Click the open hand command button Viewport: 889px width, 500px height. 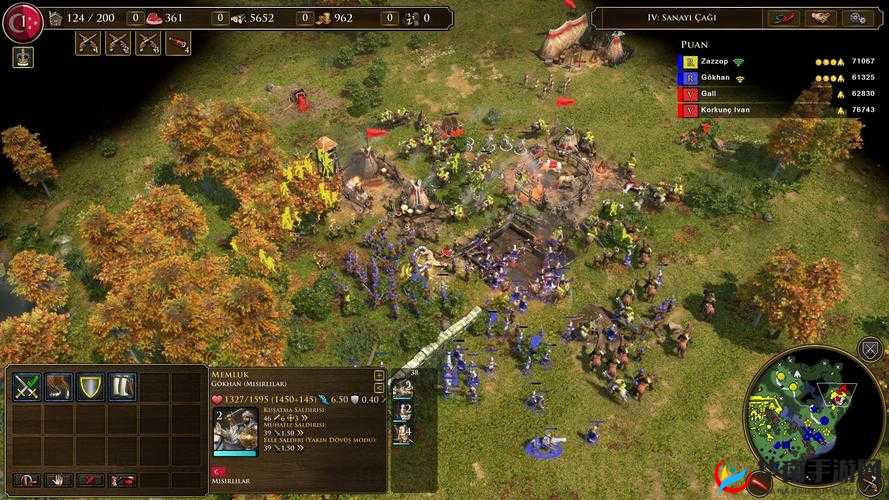57,481
